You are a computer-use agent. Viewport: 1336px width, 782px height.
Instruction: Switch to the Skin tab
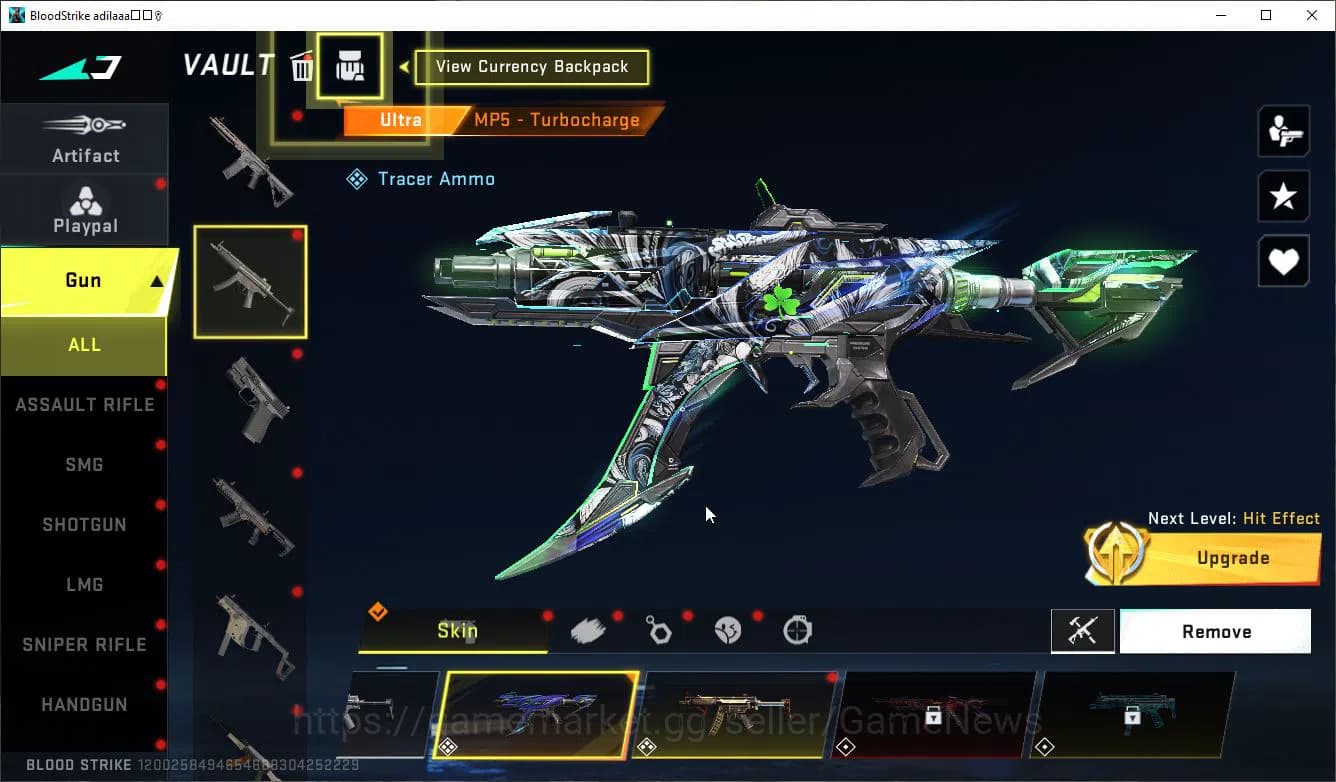[x=458, y=631]
